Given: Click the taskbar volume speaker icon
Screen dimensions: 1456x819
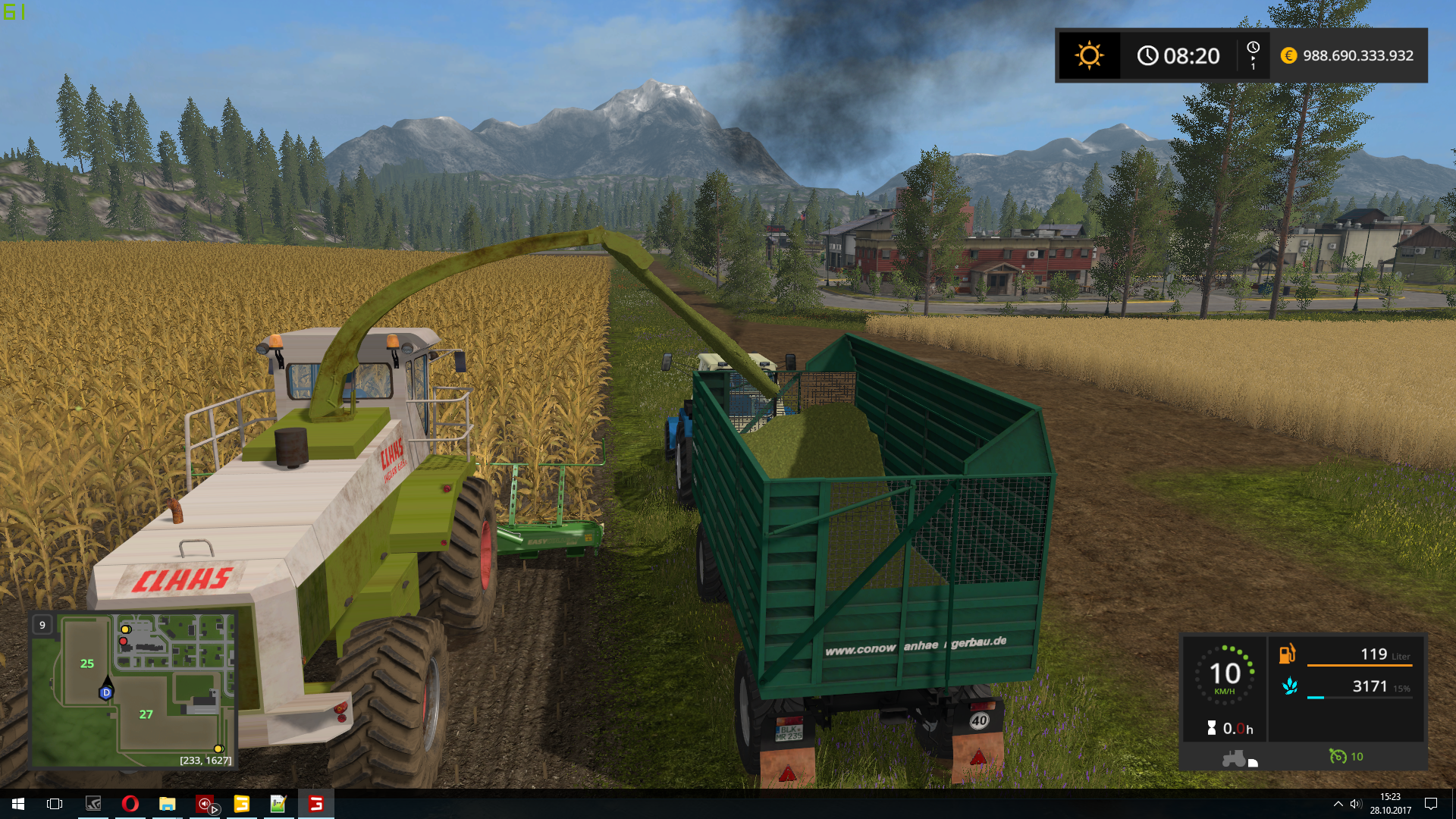Looking at the screenshot, I should (1356, 804).
